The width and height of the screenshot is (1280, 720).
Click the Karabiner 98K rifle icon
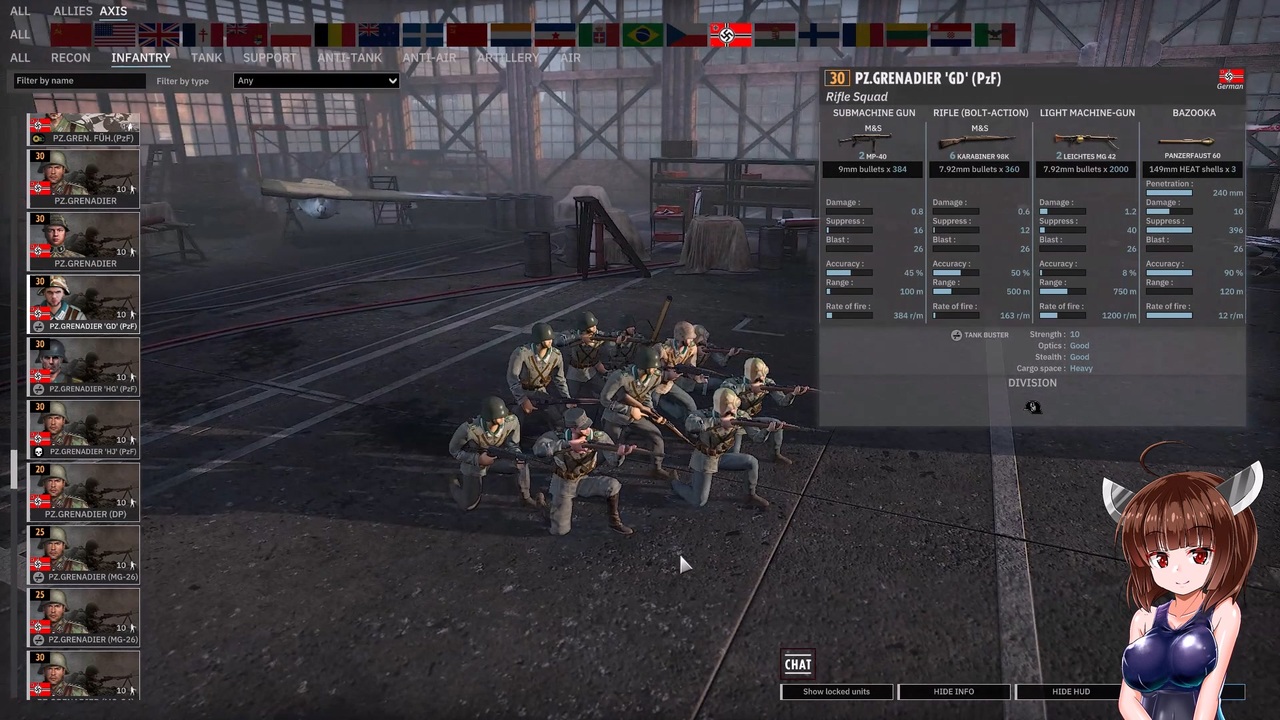[x=975, y=142]
